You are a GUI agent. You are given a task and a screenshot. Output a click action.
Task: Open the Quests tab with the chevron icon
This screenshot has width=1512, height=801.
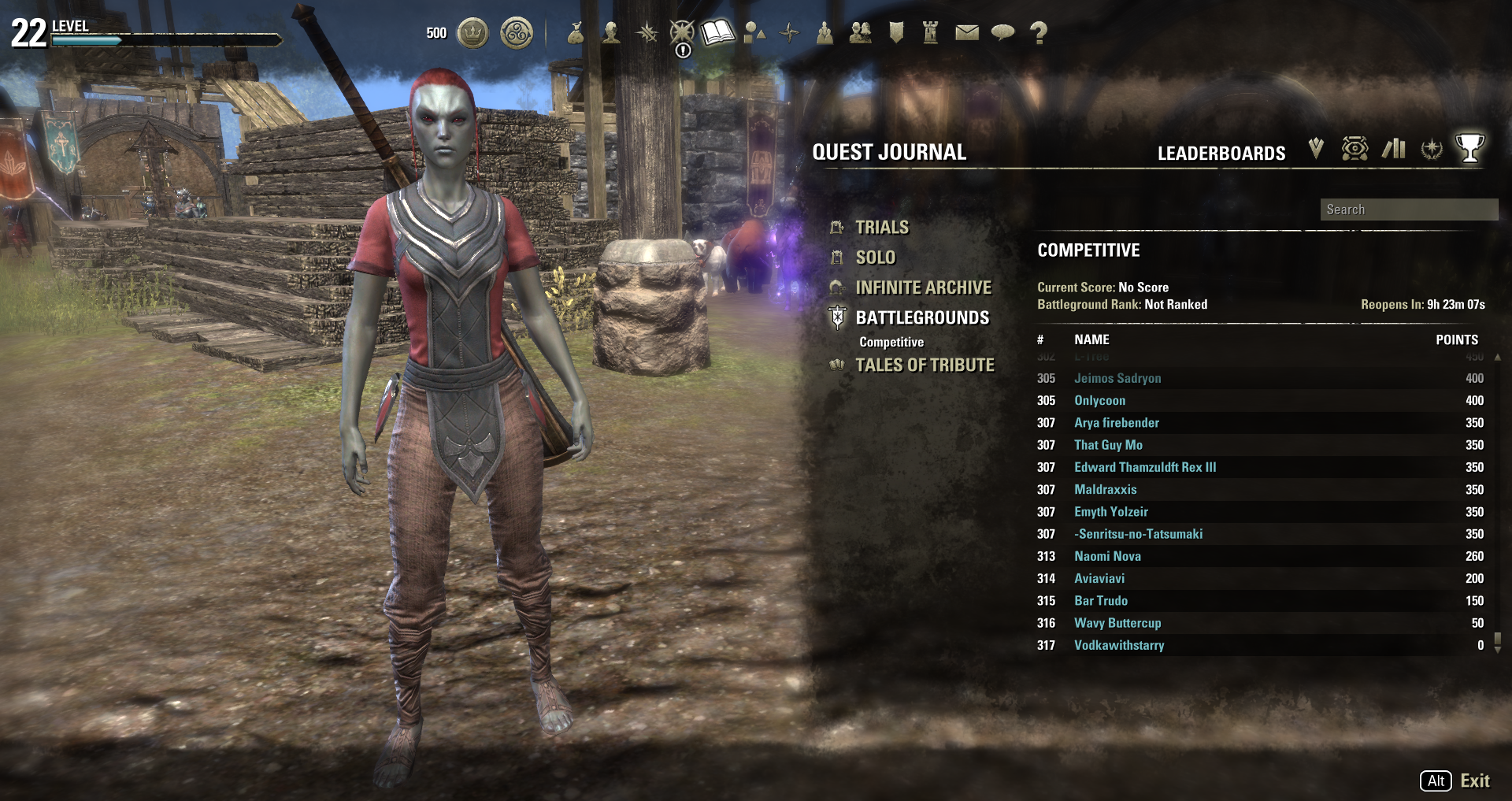(x=1316, y=148)
